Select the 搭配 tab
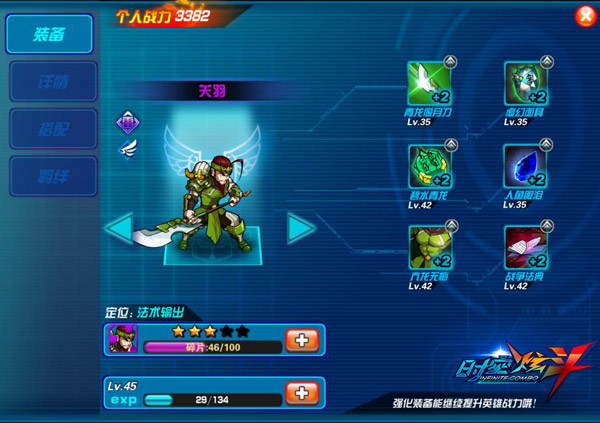The image size is (600, 423). [x=53, y=129]
